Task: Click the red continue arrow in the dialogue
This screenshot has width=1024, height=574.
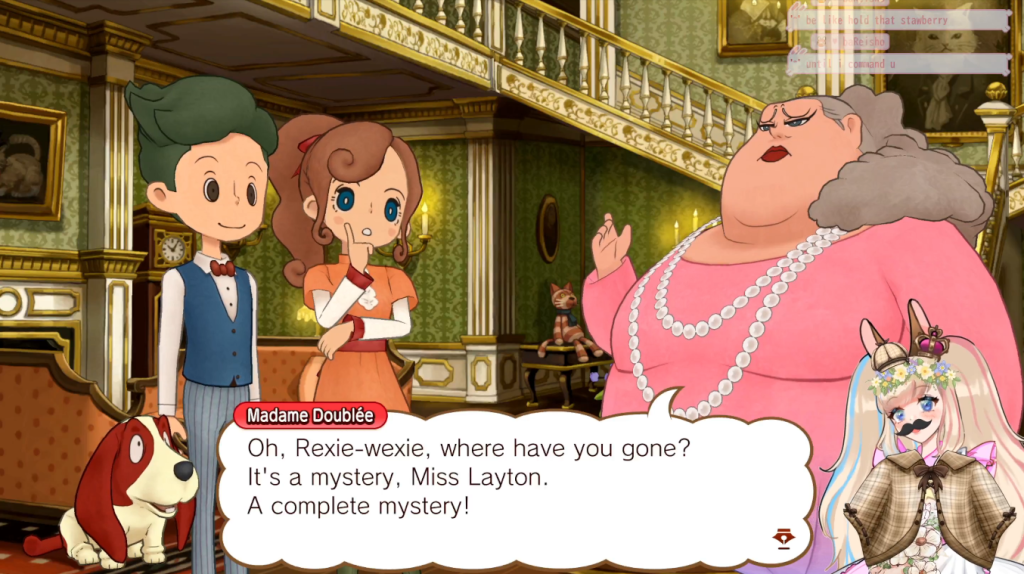Action: pyautogui.click(x=783, y=538)
